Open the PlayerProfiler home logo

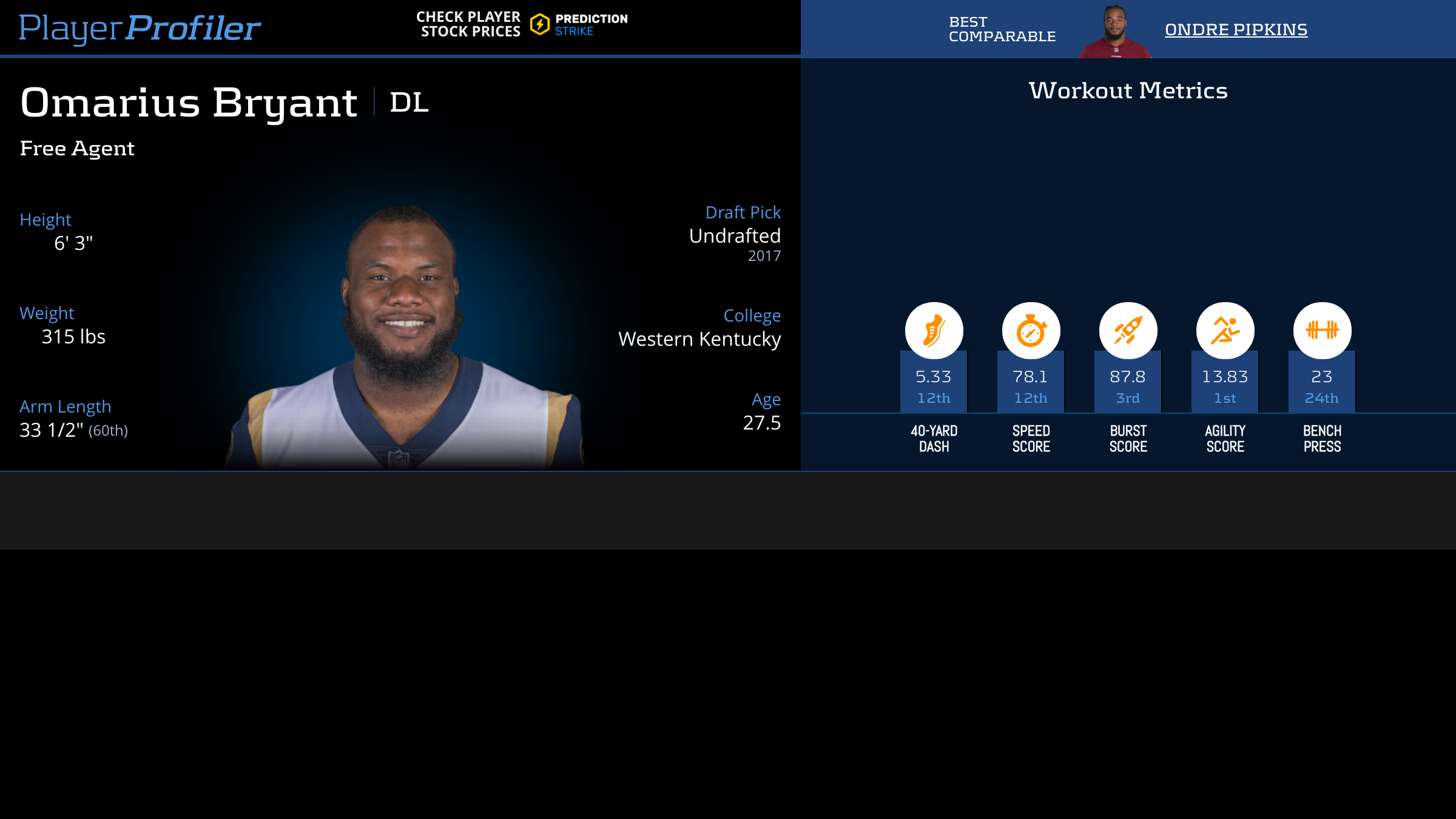[140, 28]
